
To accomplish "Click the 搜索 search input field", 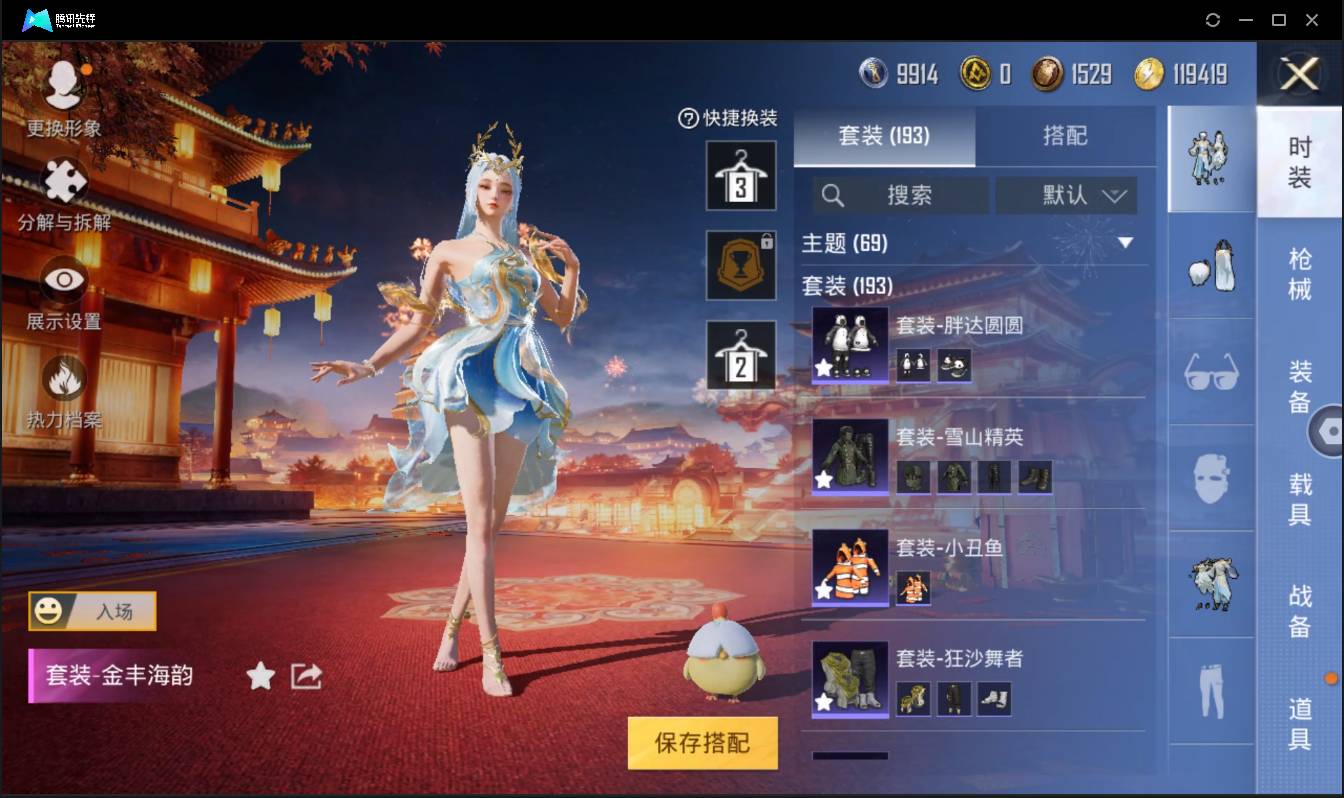I will tap(910, 196).
